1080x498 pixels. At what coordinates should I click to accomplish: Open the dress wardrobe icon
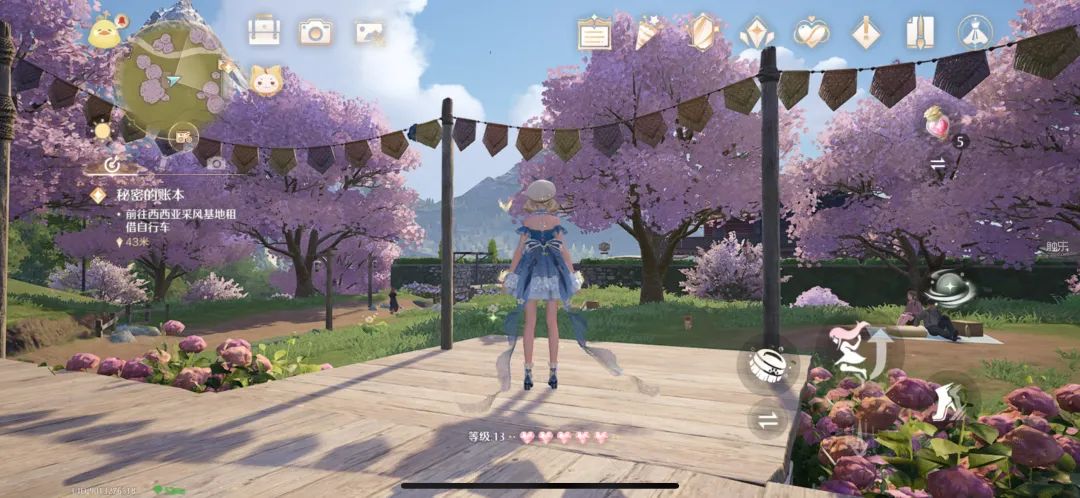[973, 32]
